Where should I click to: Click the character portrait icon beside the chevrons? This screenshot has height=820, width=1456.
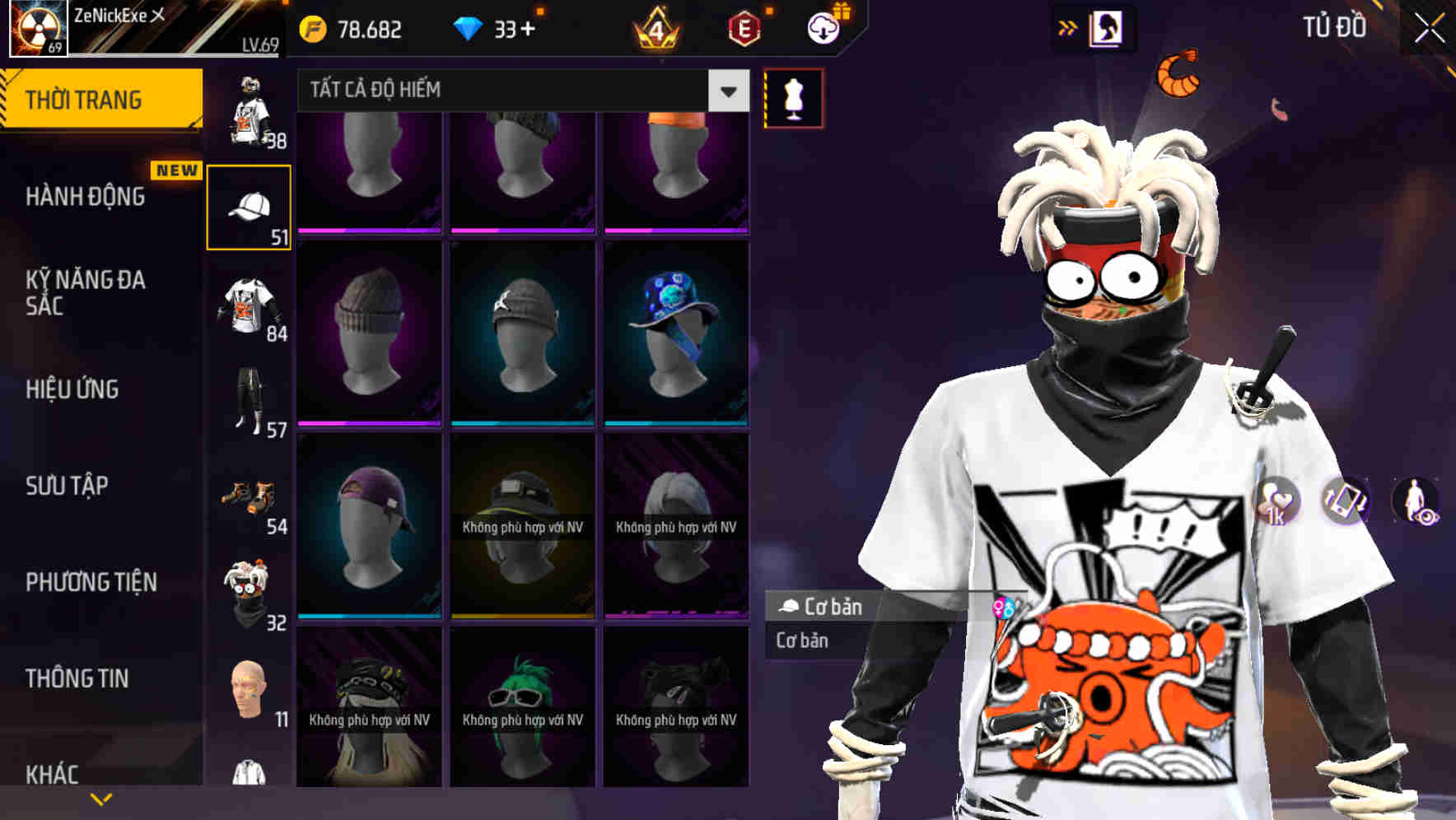1108,27
